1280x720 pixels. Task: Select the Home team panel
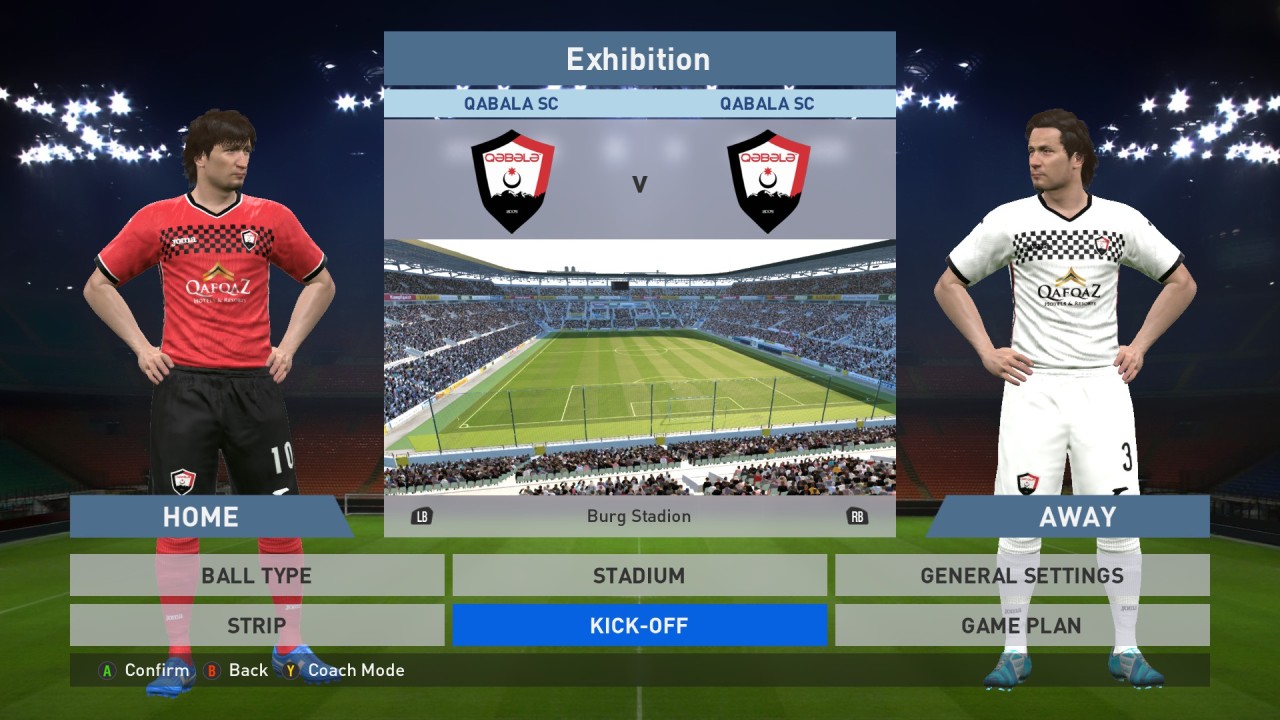[201, 517]
